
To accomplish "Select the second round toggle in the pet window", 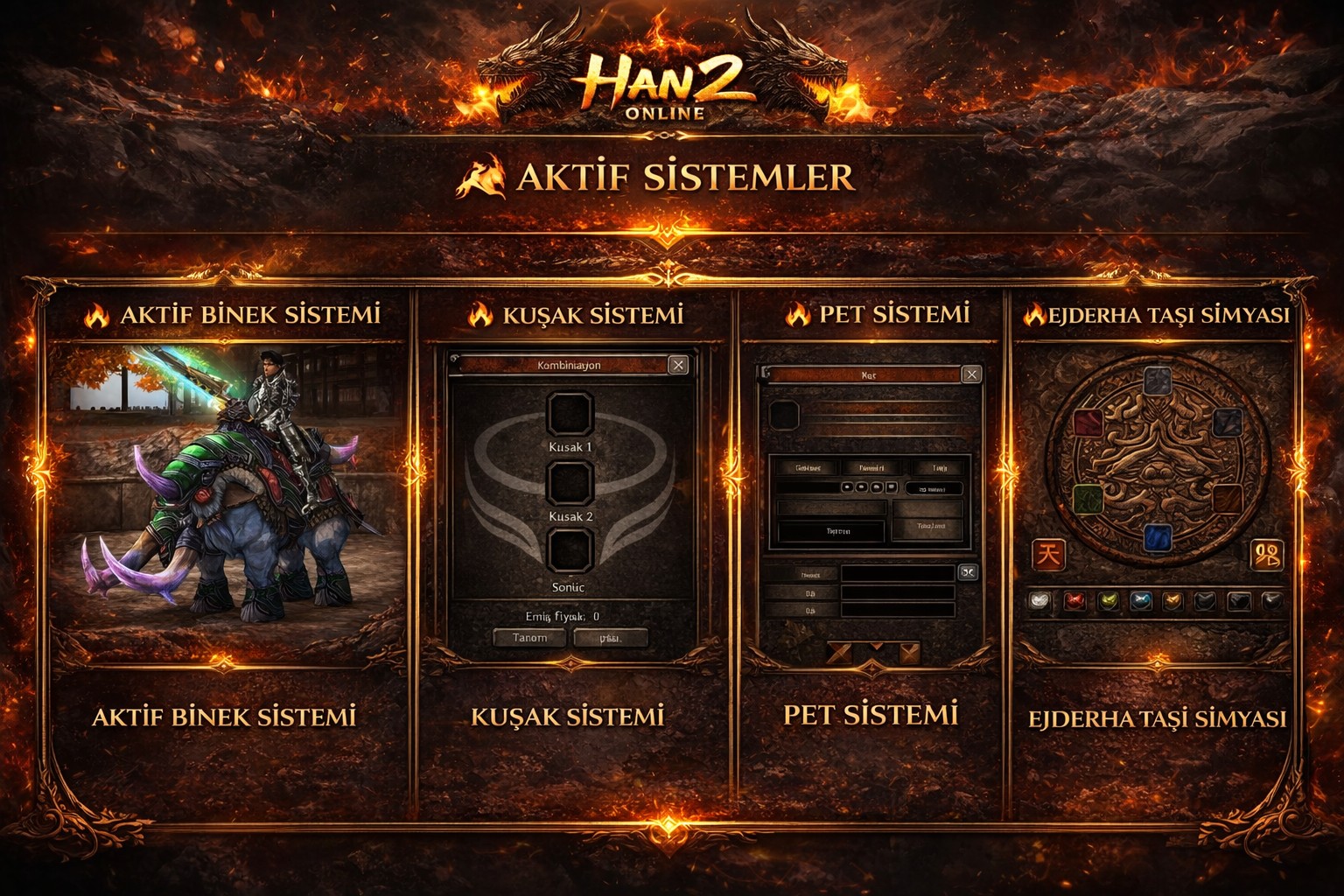I will point(861,488).
